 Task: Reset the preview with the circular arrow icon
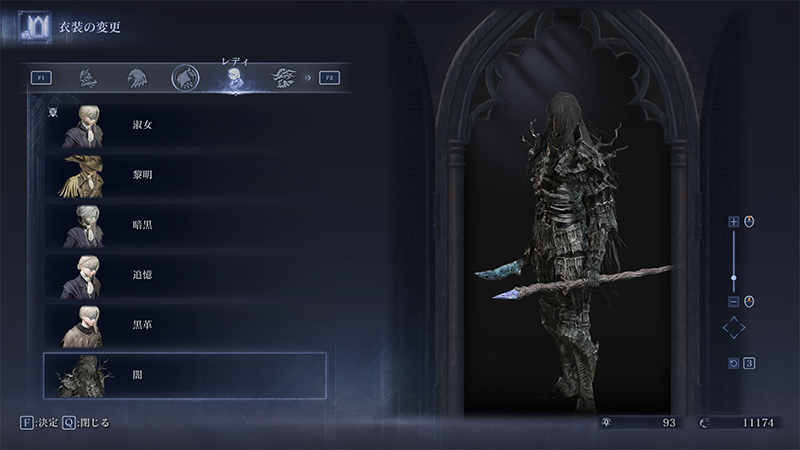pyautogui.click(x=733, y=363)
